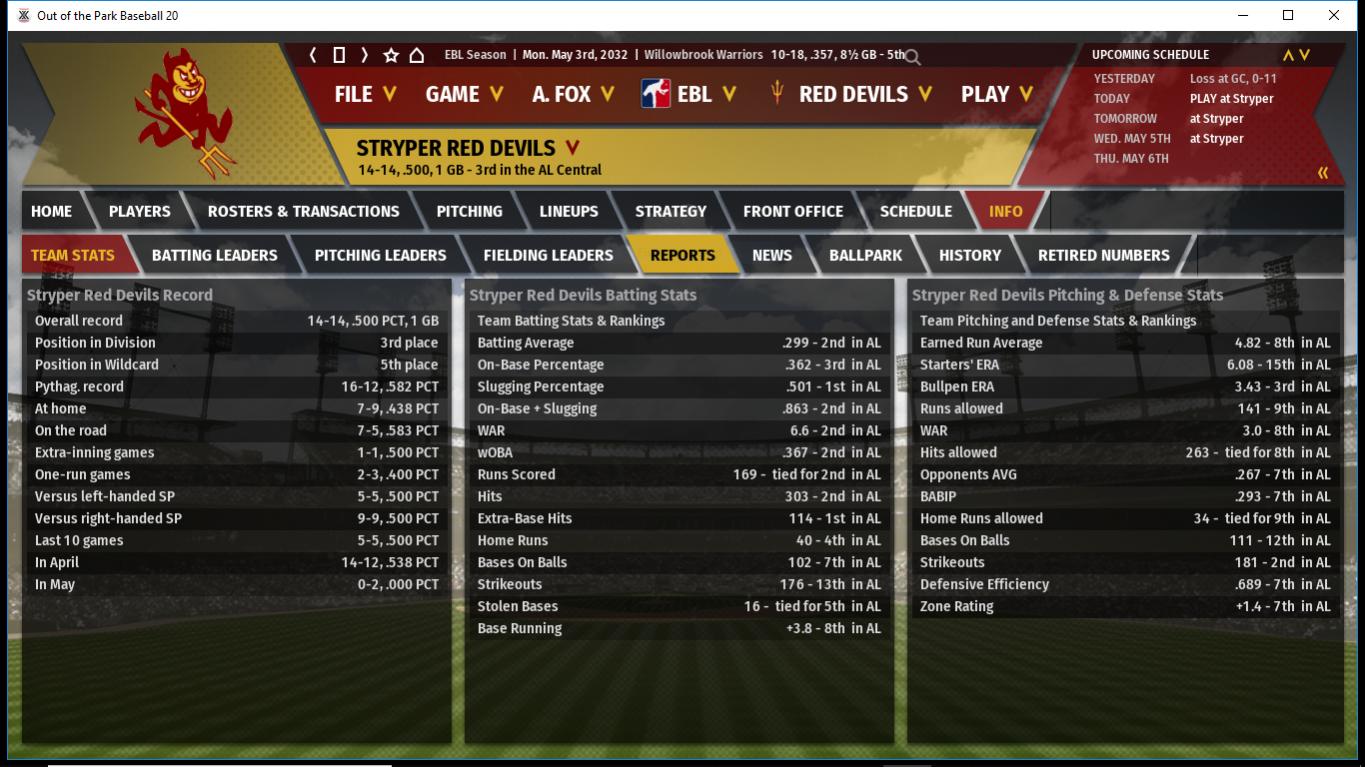The image size is (1365, 767).
Task: Open the GAME dropdown menu
Action: pyautogui.click(x=464, y=94)
